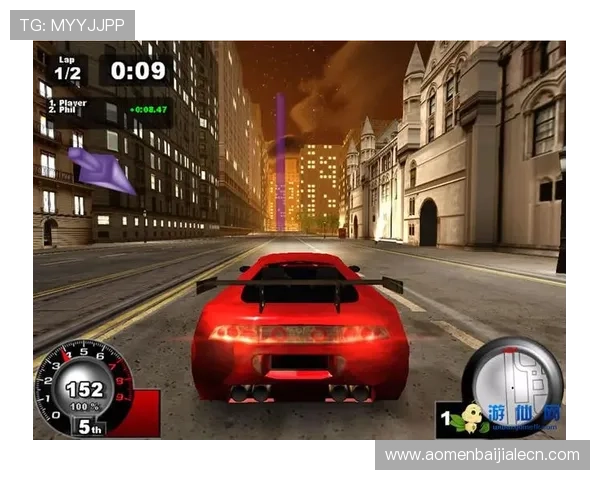Click the TG: MYYJJPP label
Viewport: 600px width, 480px height.
(72, 25)
